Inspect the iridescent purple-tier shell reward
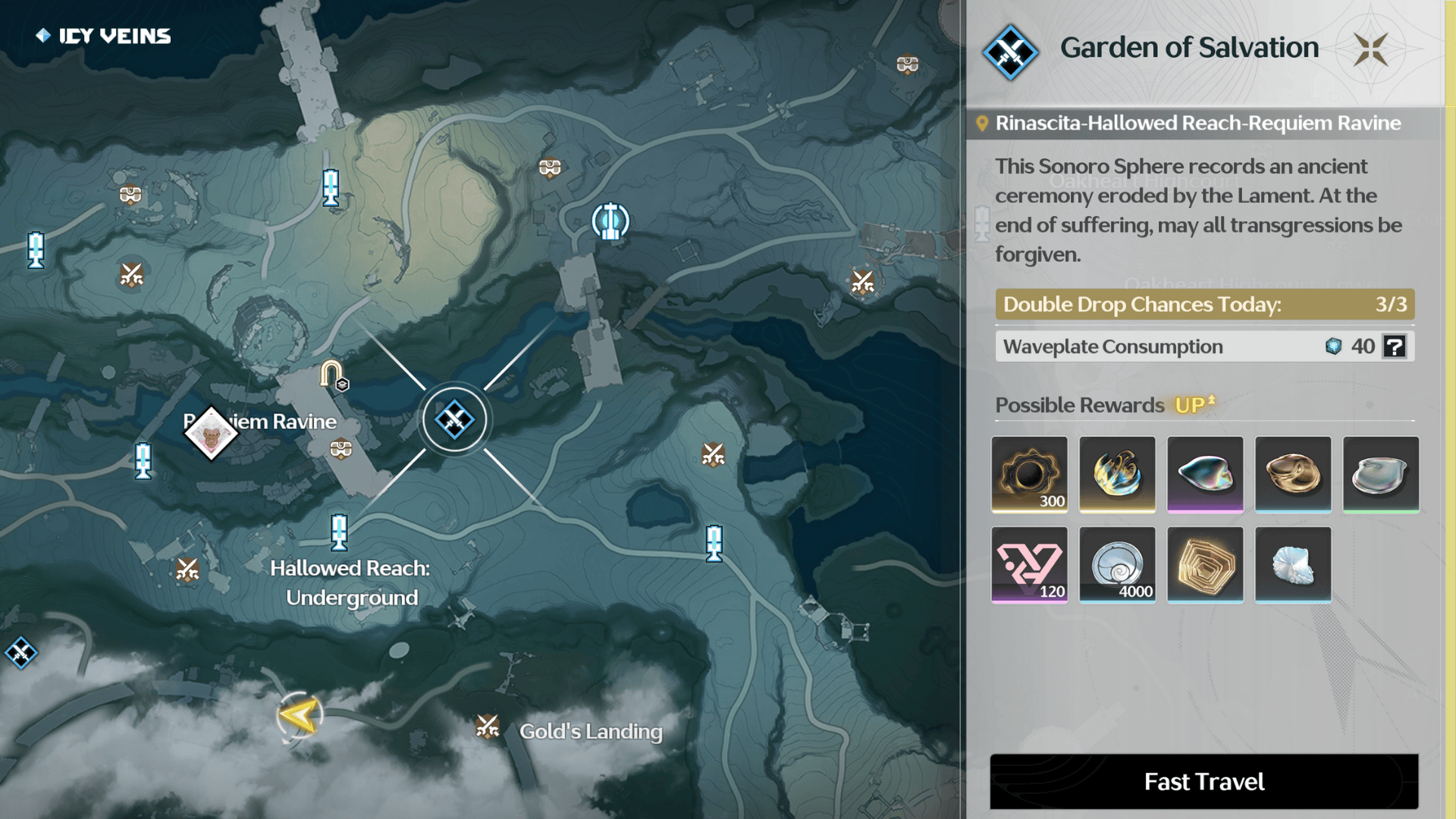 [x=1205, y=474]
